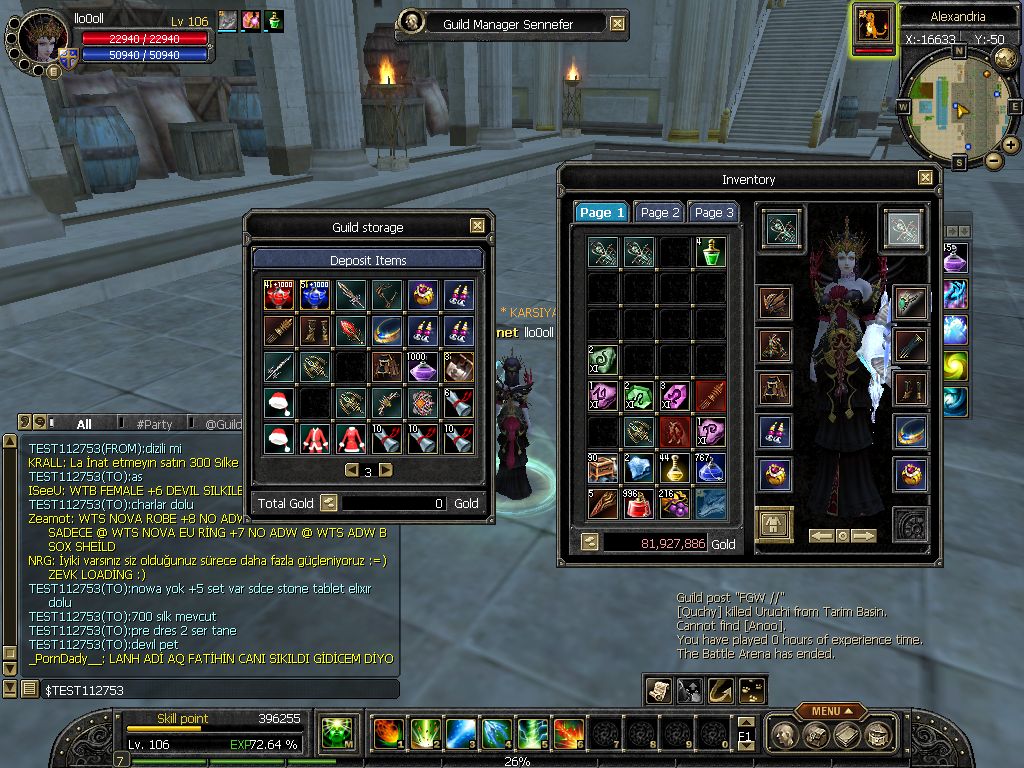The height and width of the screenshot is (768, 1024).
Task: Open inventory Page 3 tab
Action: pos(714,212)
